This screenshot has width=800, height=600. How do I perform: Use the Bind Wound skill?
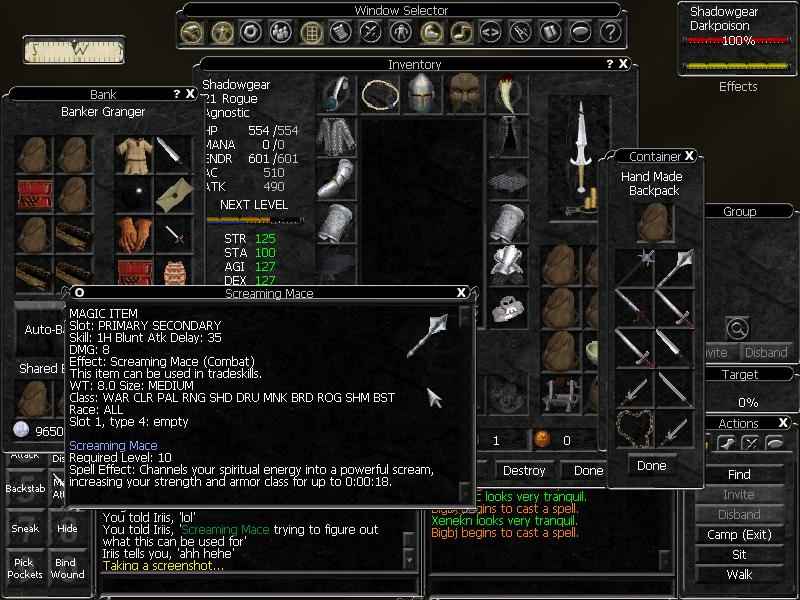pyautogui.click(x=67, y=568)
